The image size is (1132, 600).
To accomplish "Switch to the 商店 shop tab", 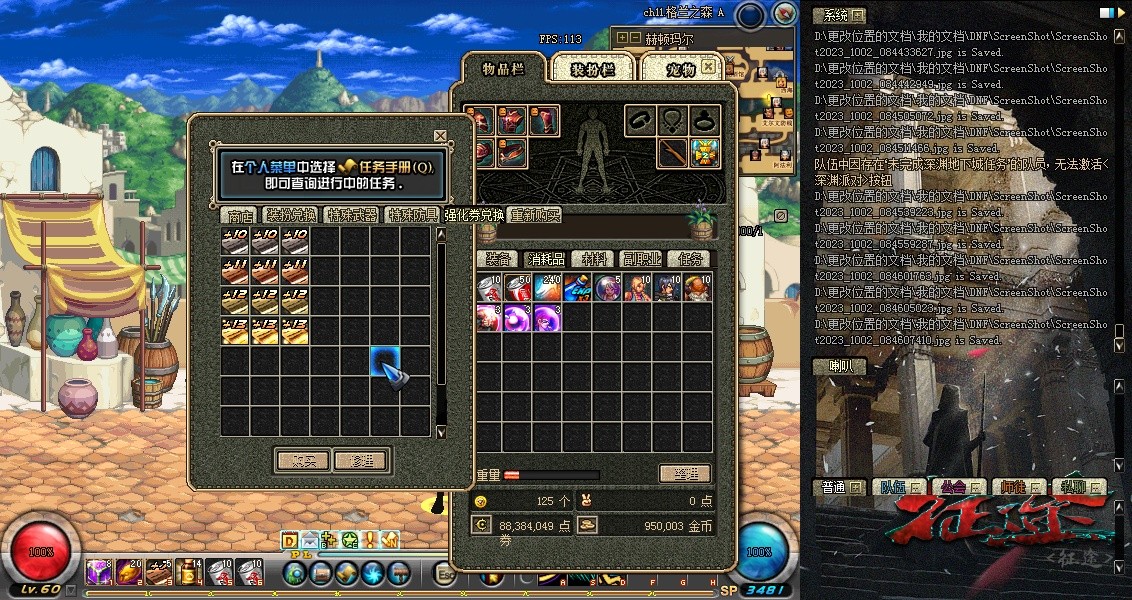I will [240, 215].
